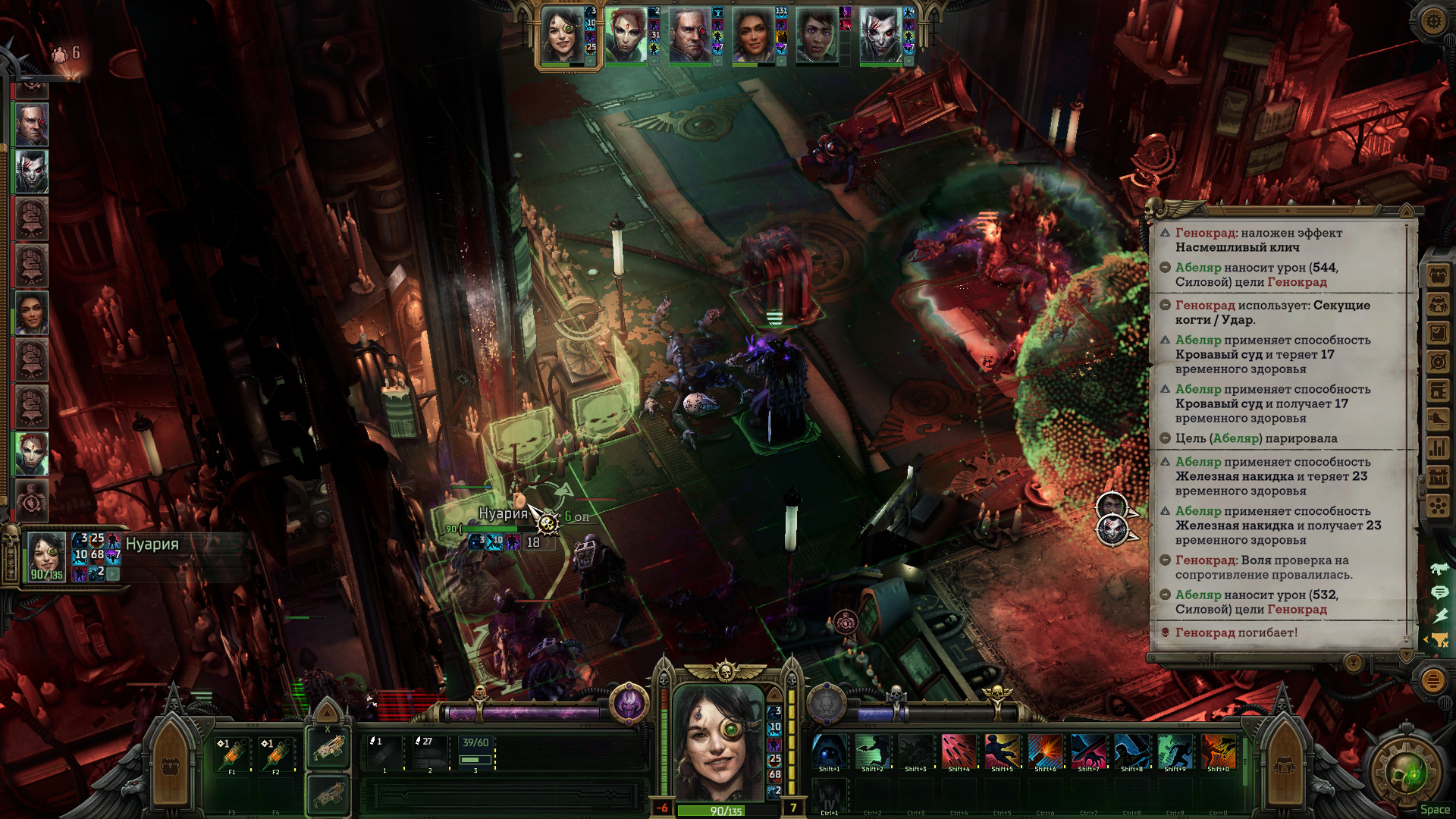Choose the grey-haired man in the turn order
The image size is (1456, 819).
32,124
